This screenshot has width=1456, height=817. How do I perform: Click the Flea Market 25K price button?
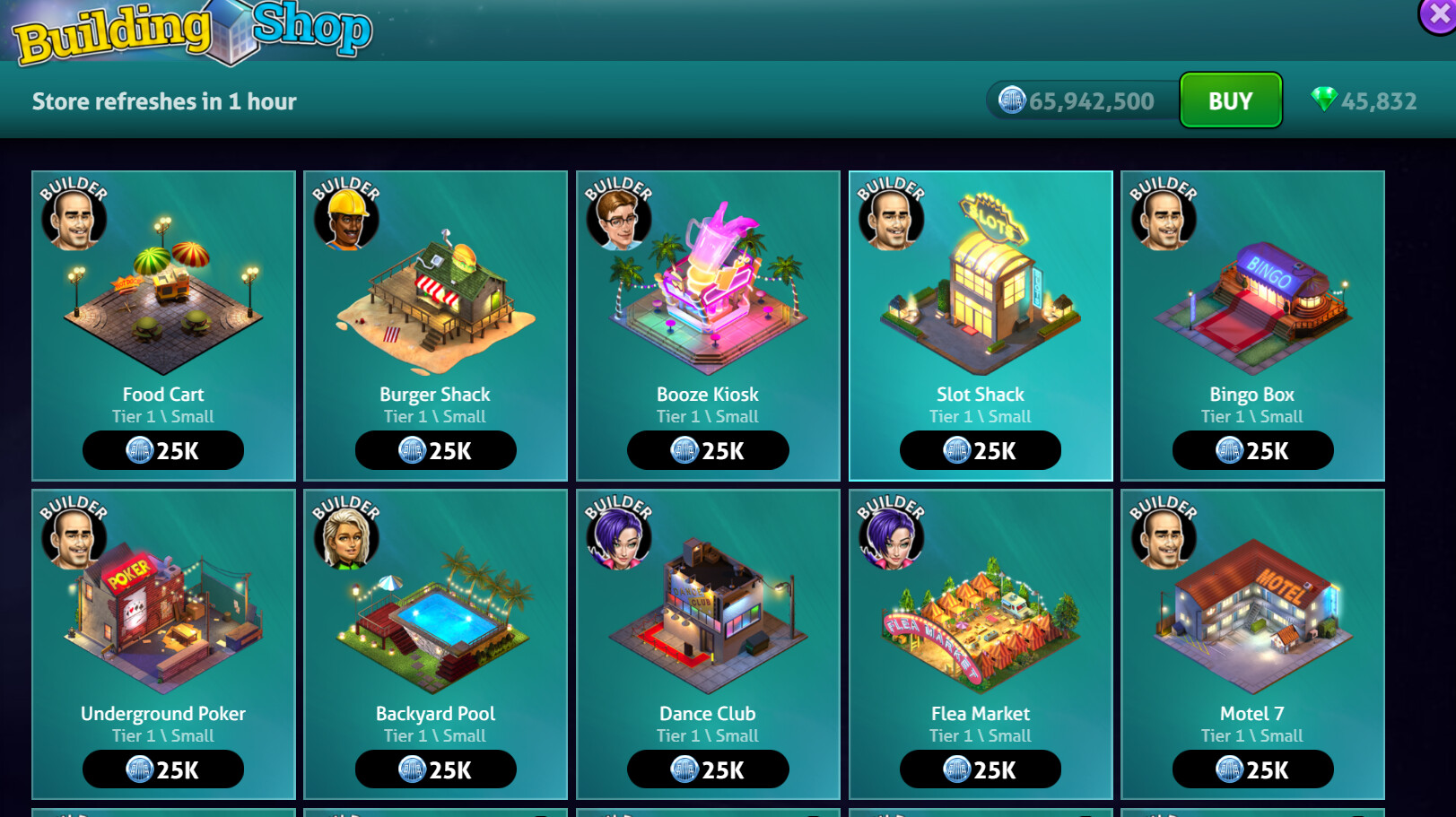(x=980, y=769)
